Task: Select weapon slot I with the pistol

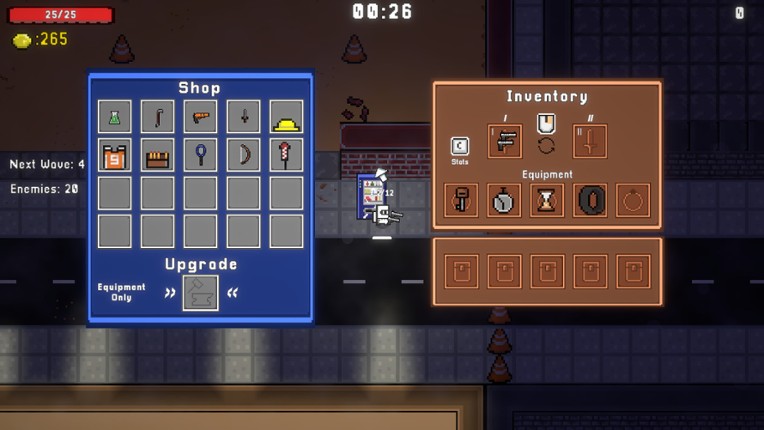Action: pos(505,141)
